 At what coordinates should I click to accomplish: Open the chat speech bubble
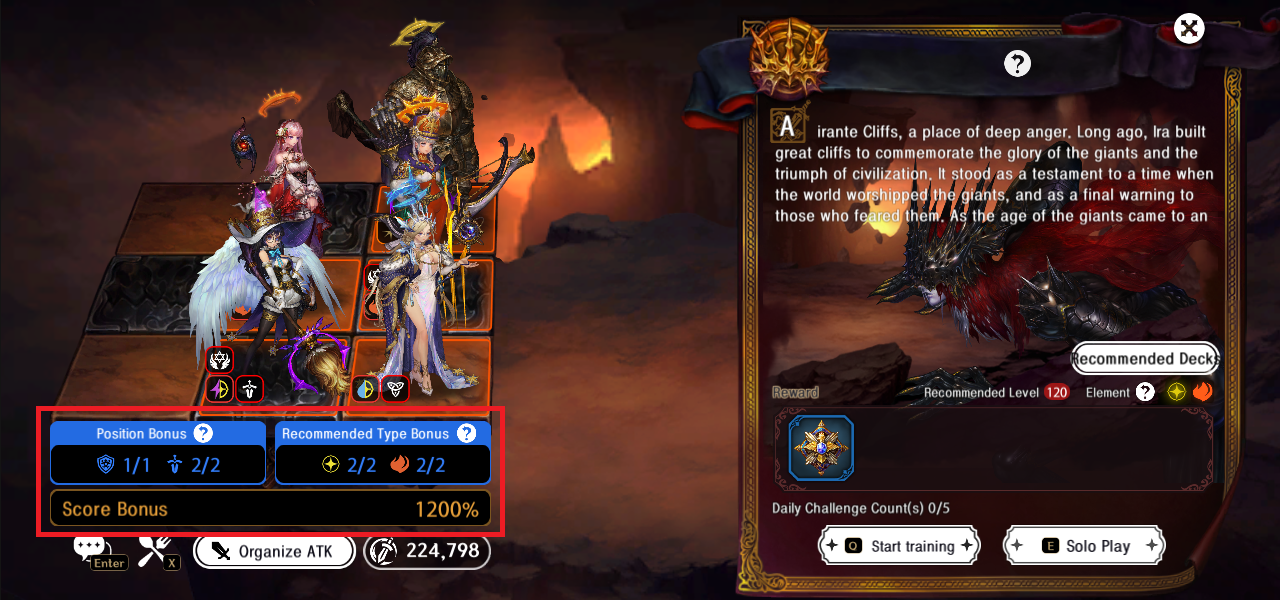click(x=89, y=547)
